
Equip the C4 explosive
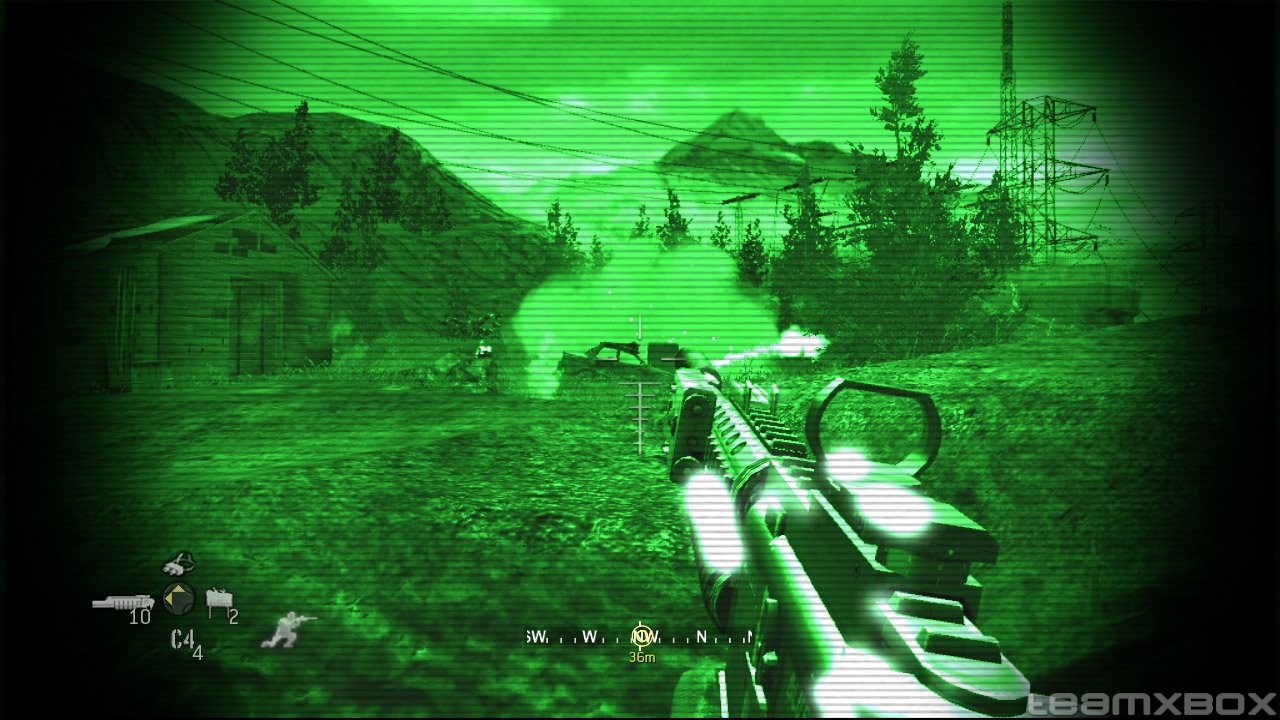182,639
